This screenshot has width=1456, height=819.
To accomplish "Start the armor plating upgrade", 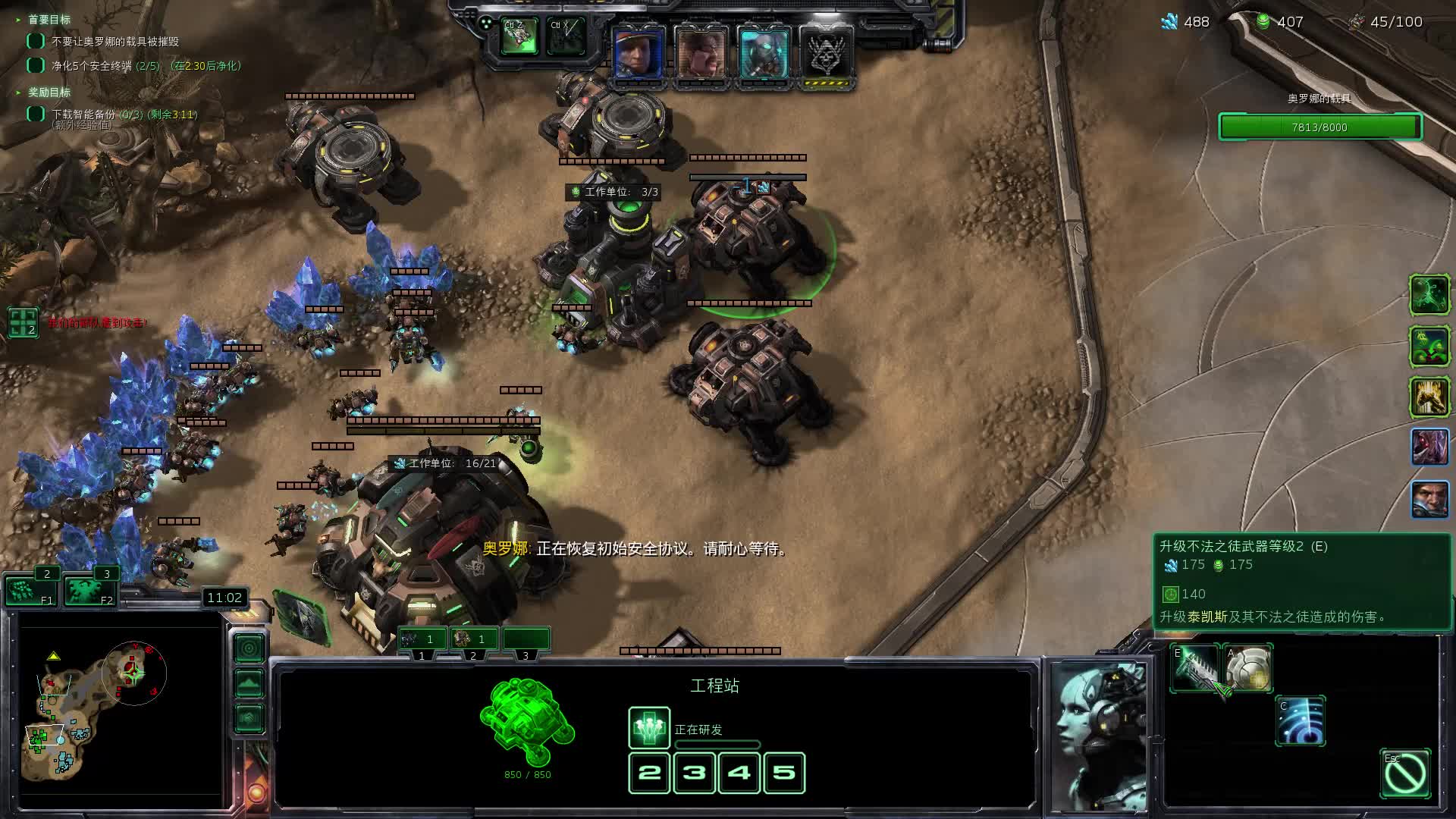I will coord(1247,668).
